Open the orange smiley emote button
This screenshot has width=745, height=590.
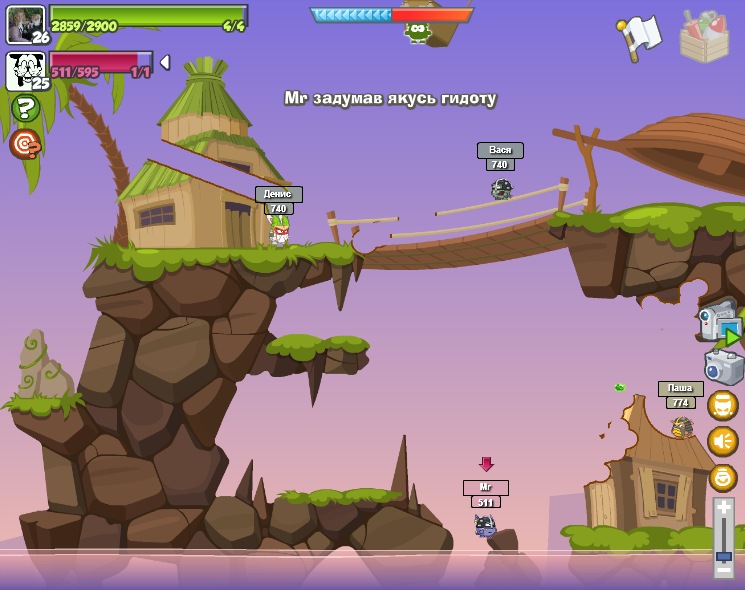coord(722,477)
